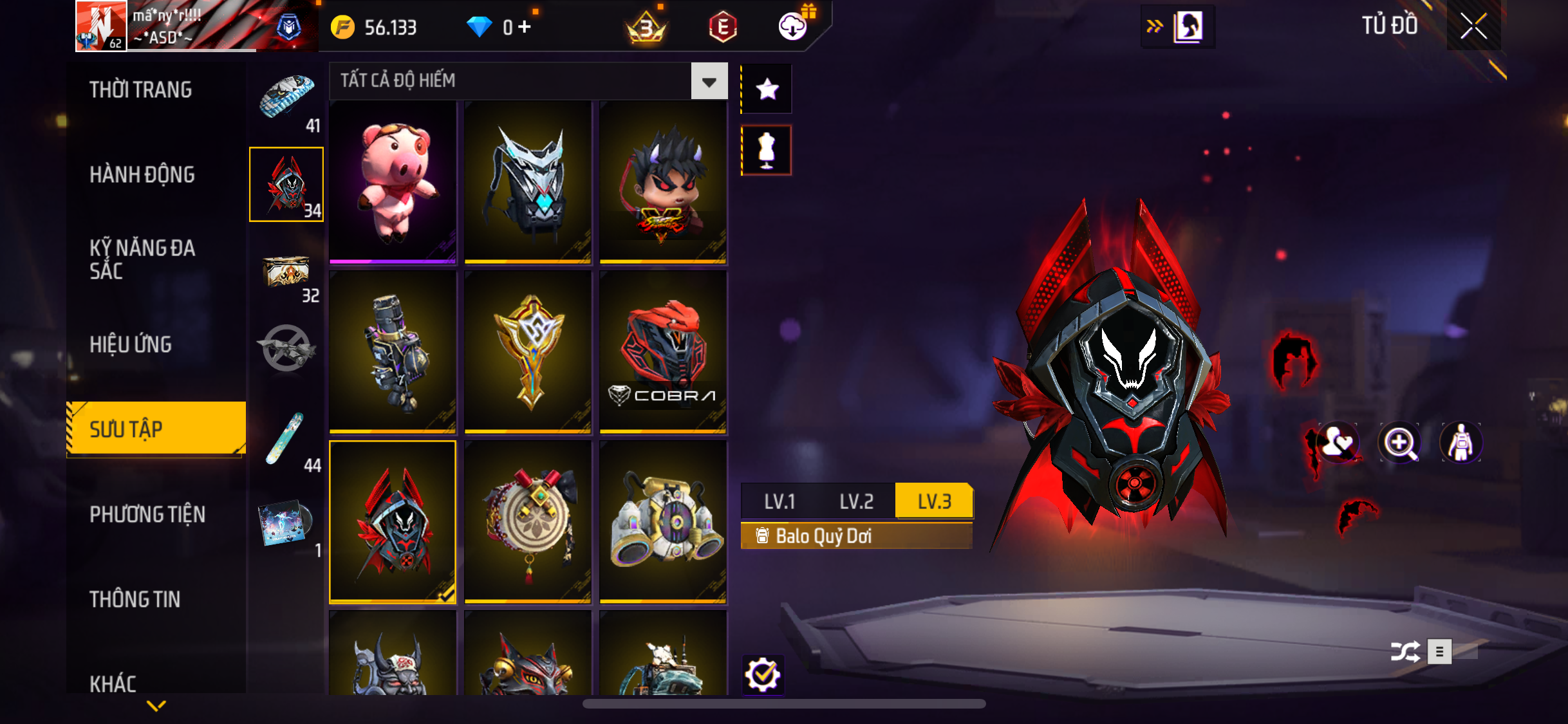
Task: Close the wardrobe with the X button
Action: (1473, 26)
